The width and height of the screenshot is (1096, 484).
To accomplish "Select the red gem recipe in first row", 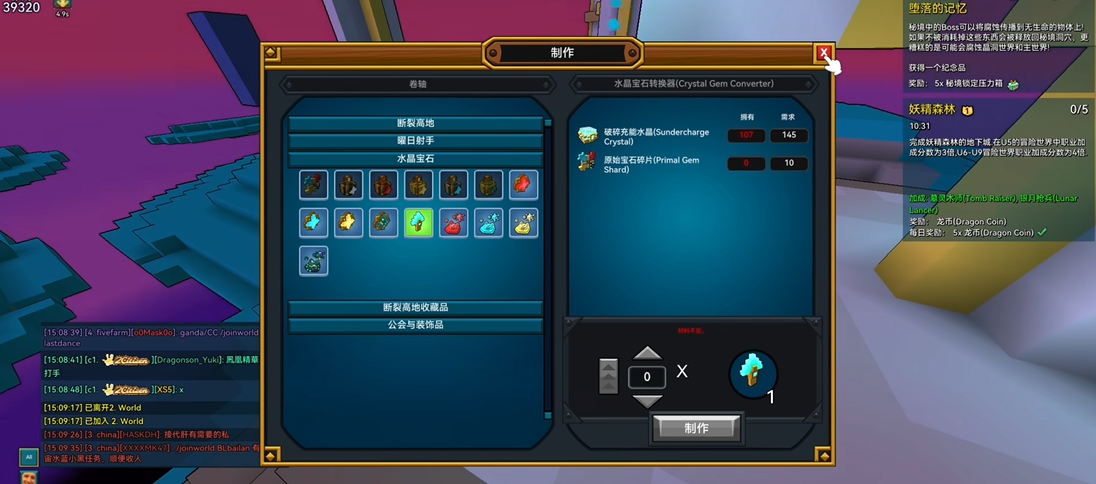I will point(523,185).
